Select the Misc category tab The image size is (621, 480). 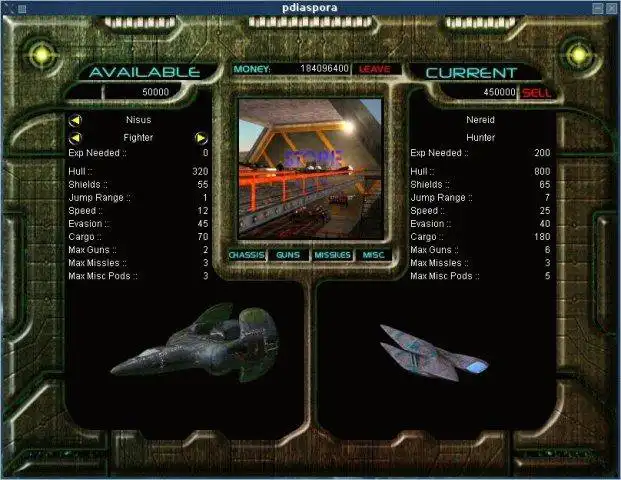[x=373, y=255]
